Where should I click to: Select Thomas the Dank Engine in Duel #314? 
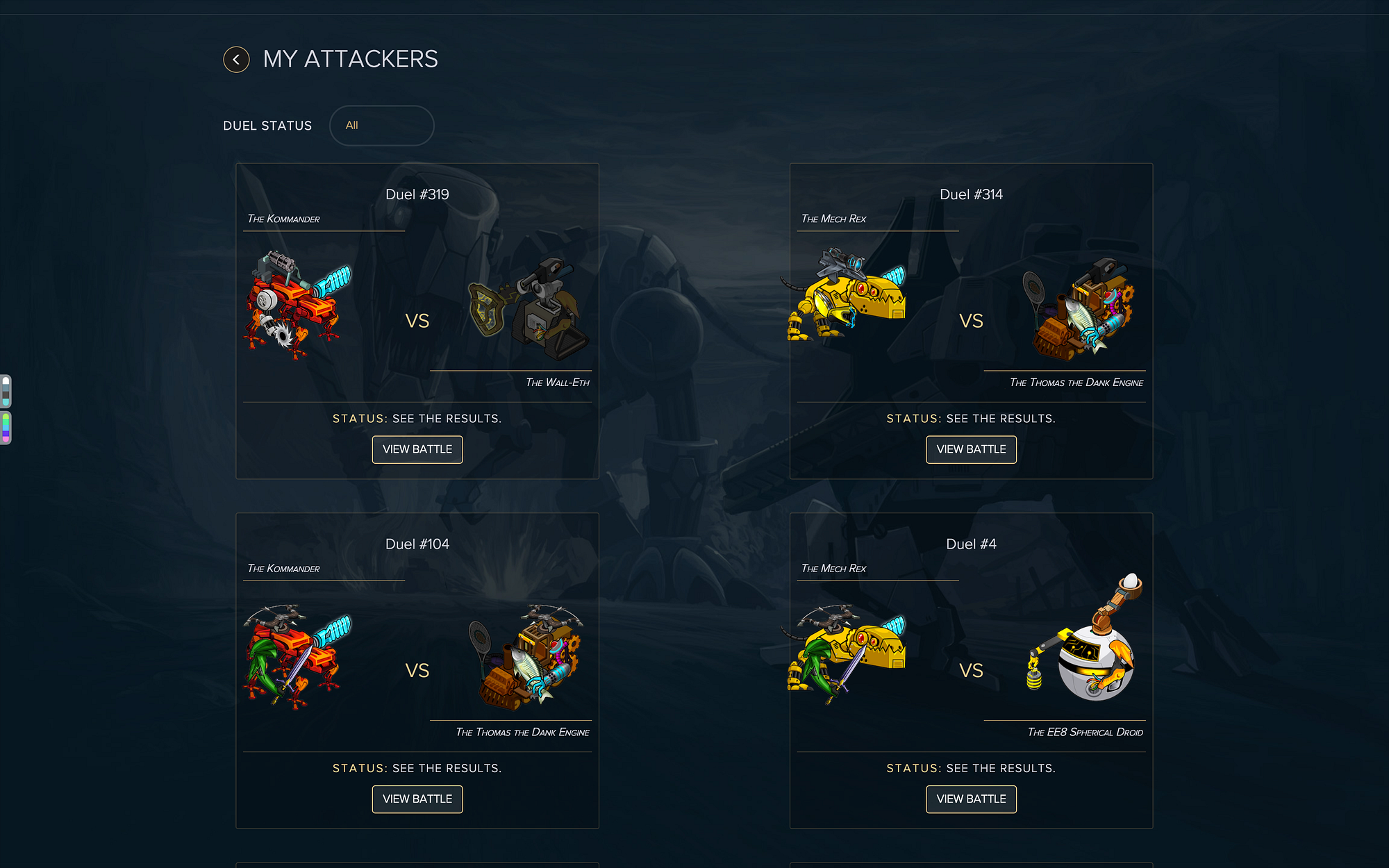click(x=1079, y=309)
